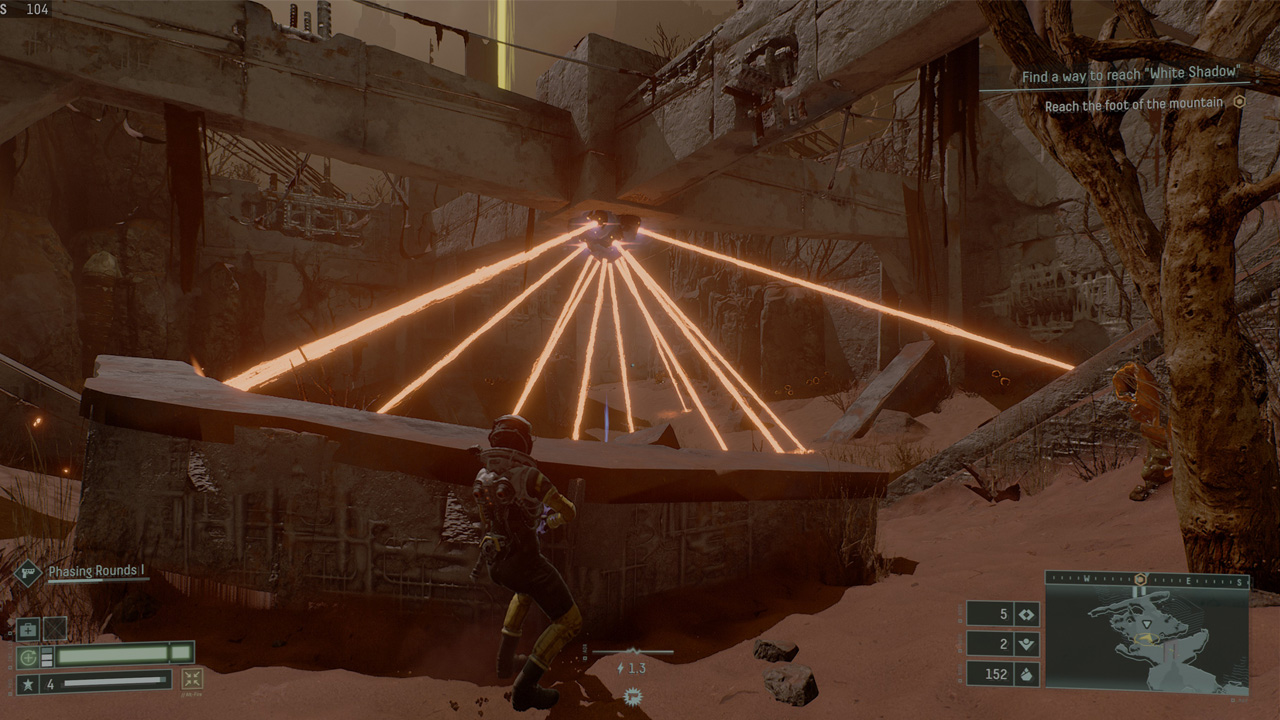The width and height of the screenshot is (1280, 720).
Task: Select the circular reload indicator icon
Action: 27,656
